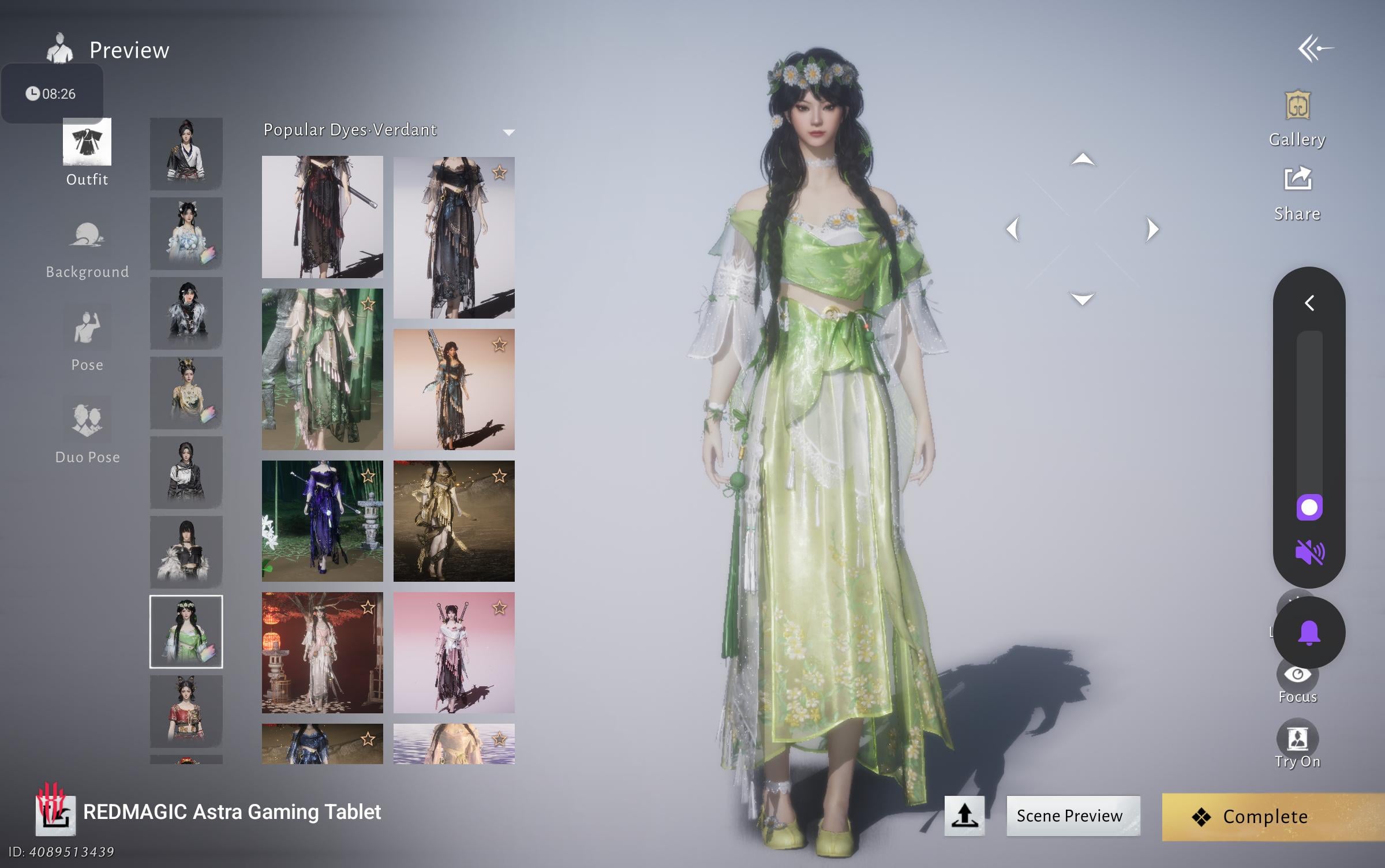Choose the purple dress dye thumbnail
The width and height of the screenshot is (1385, 868).
point(322,521)
